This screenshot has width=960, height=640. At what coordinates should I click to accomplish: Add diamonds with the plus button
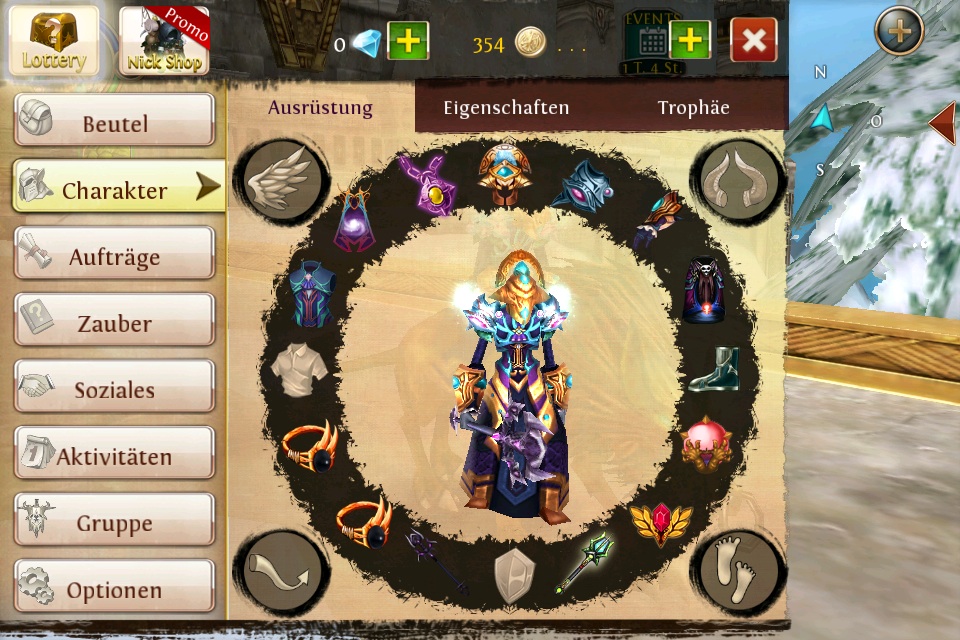click(x=407, y=41)
